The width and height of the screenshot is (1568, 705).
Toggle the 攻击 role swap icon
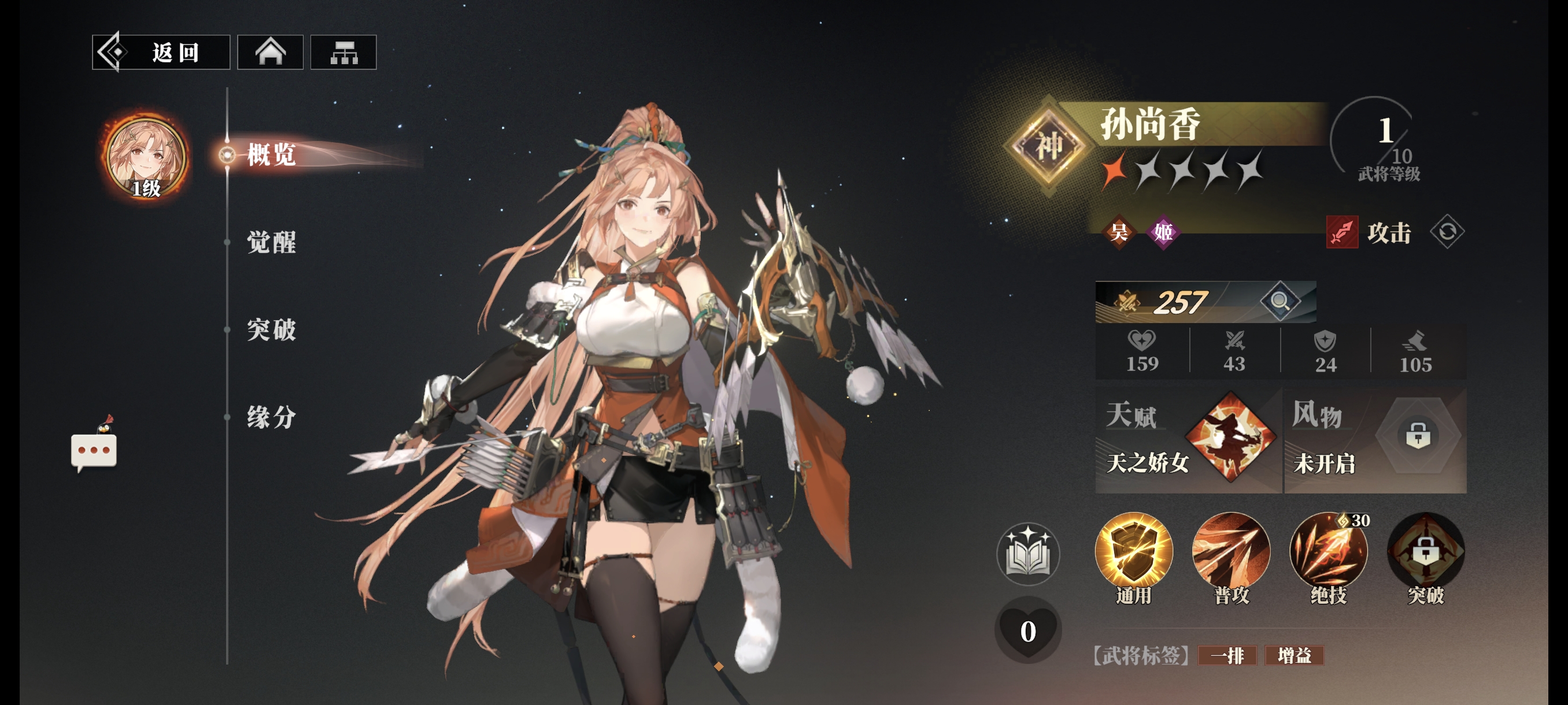tap(1447, 232)
